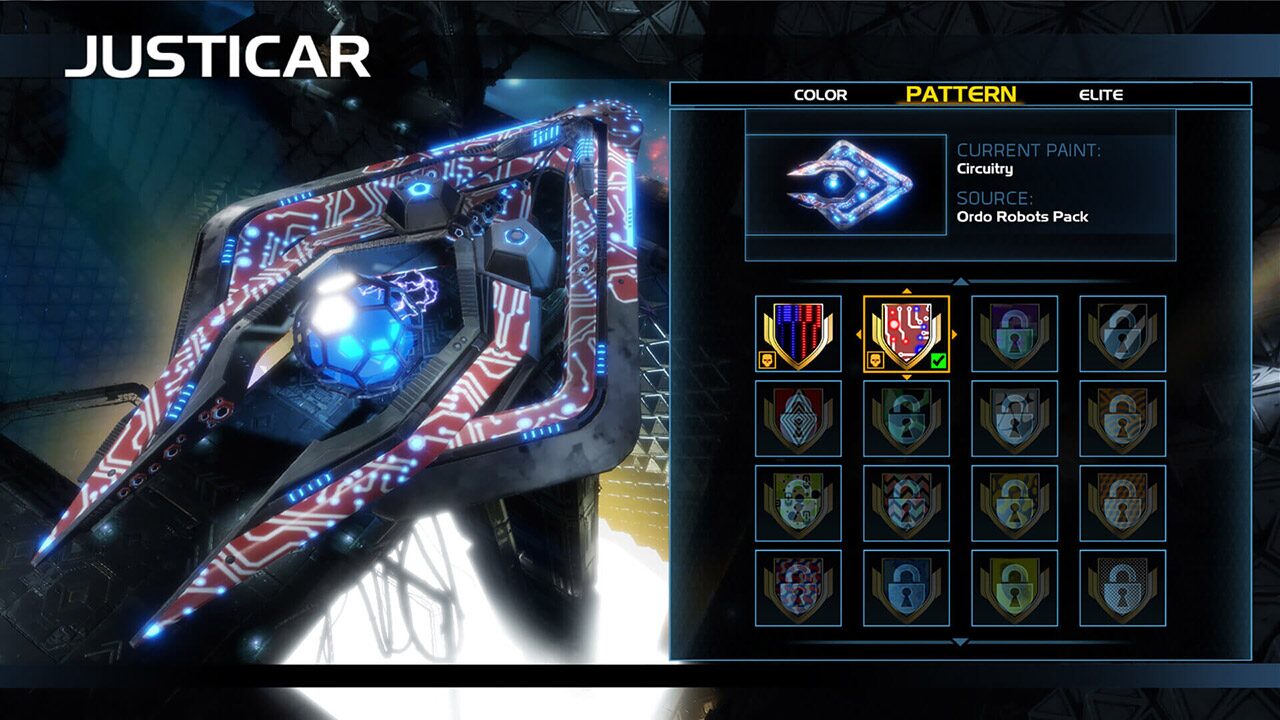Select the zigzag chevron pattern
Screen dimensions: 1280x720
(x=907, y=505)
